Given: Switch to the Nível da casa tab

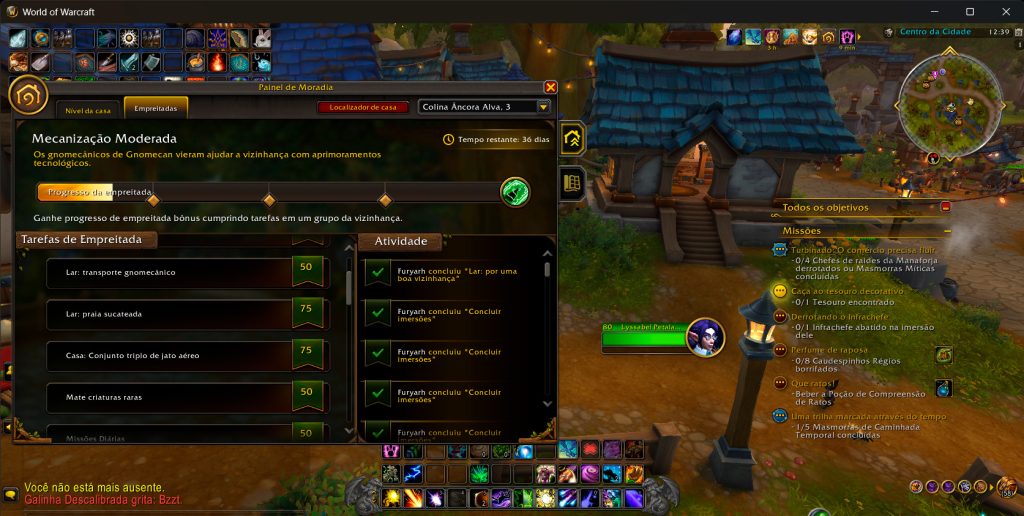Looking at the screenshot, I should 89,108.
